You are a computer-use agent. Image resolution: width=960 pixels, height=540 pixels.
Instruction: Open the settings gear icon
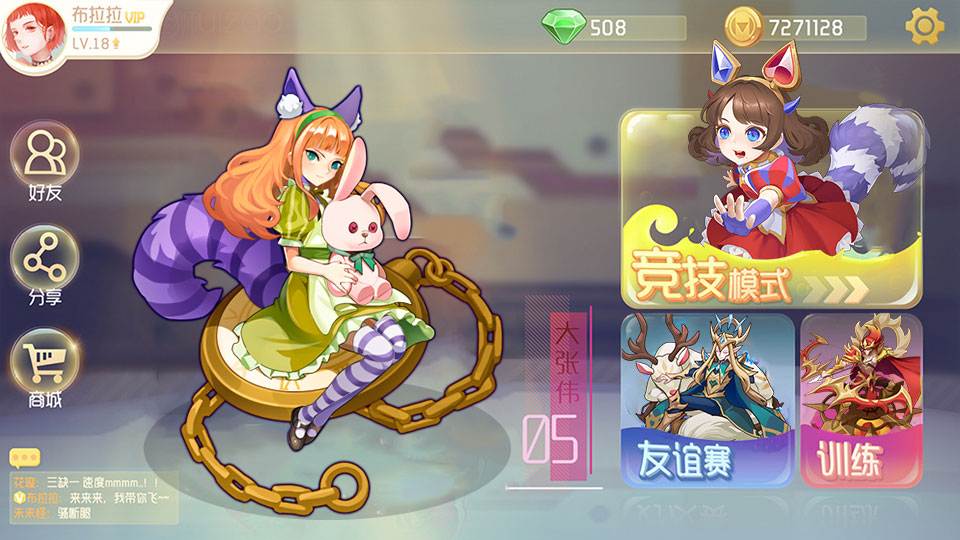[924, 26]
